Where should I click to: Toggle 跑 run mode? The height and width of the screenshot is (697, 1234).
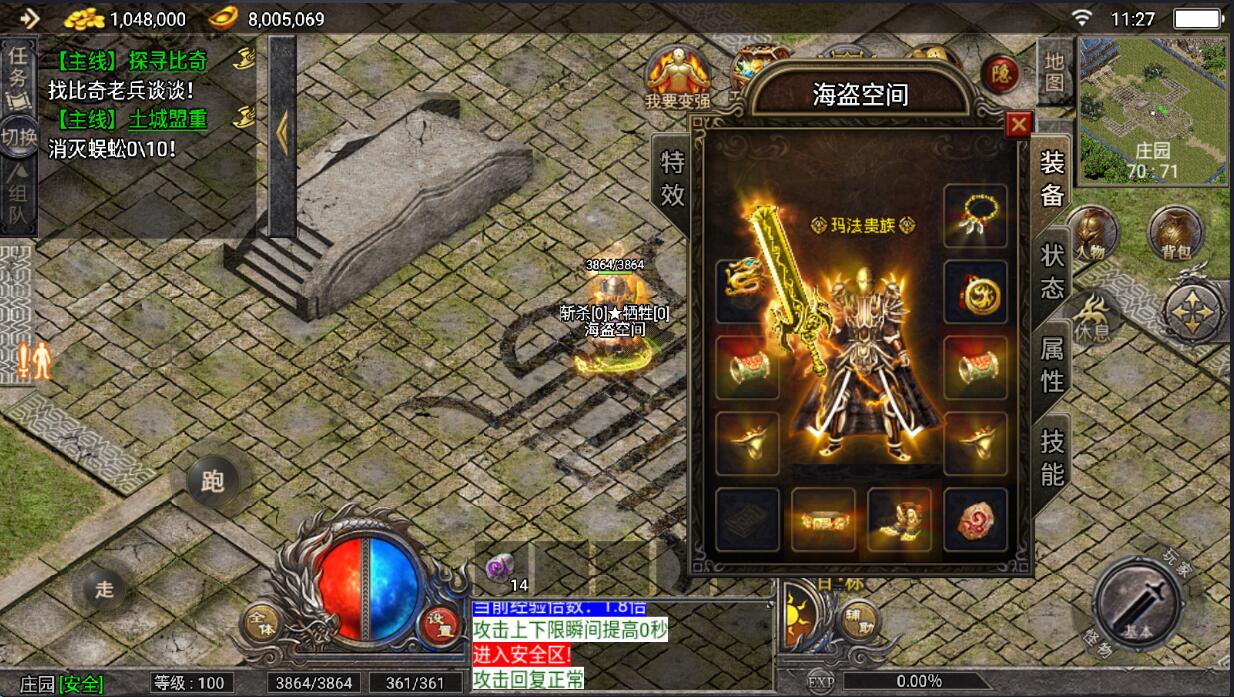pos(213,482)
